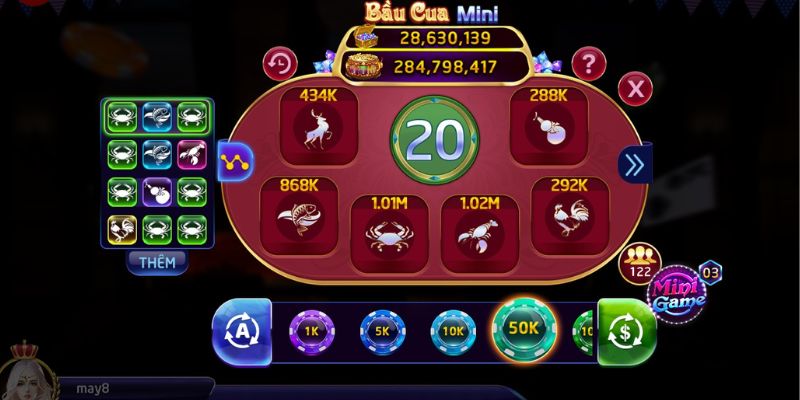Expand the right double-arrow panel
Viewport: 800px width, 400px height.
[x=632, y=164]
